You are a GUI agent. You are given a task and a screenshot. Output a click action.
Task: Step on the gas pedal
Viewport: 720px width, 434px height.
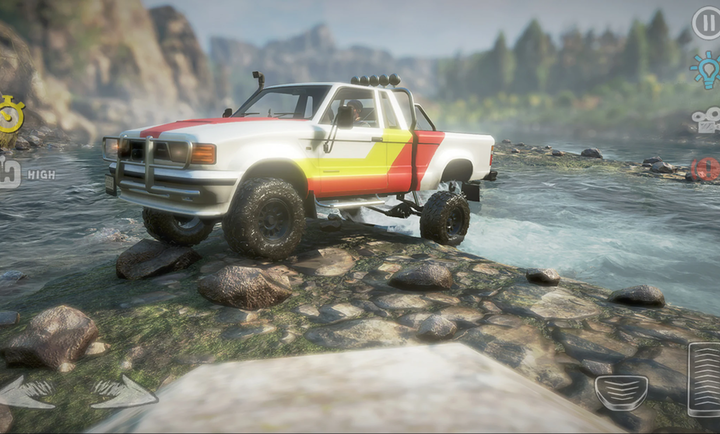click(704, 378)
